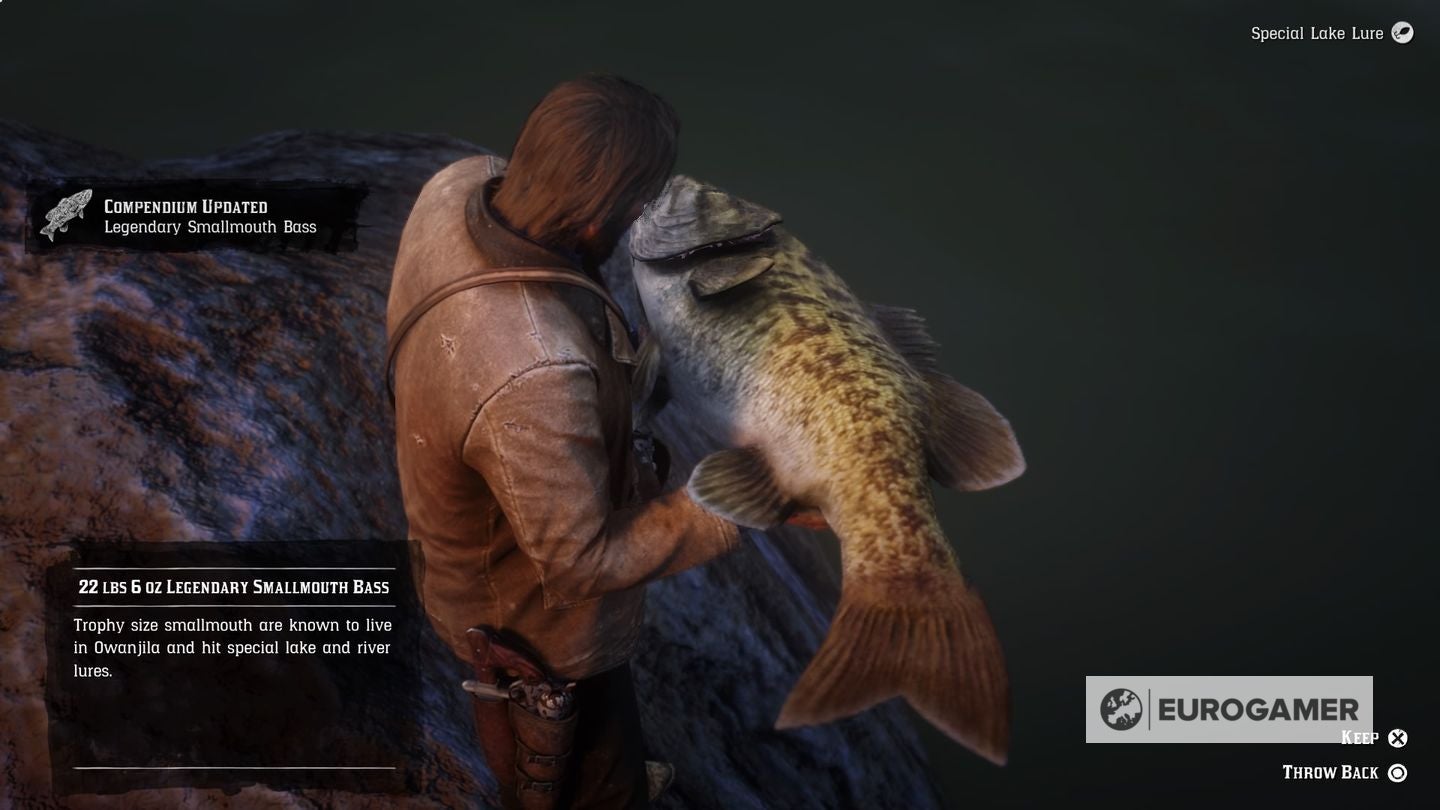Viewport: 1440px width, 810px height.
Task: Click the trophy size description paragraph
Action: click(x=230, y=646)
